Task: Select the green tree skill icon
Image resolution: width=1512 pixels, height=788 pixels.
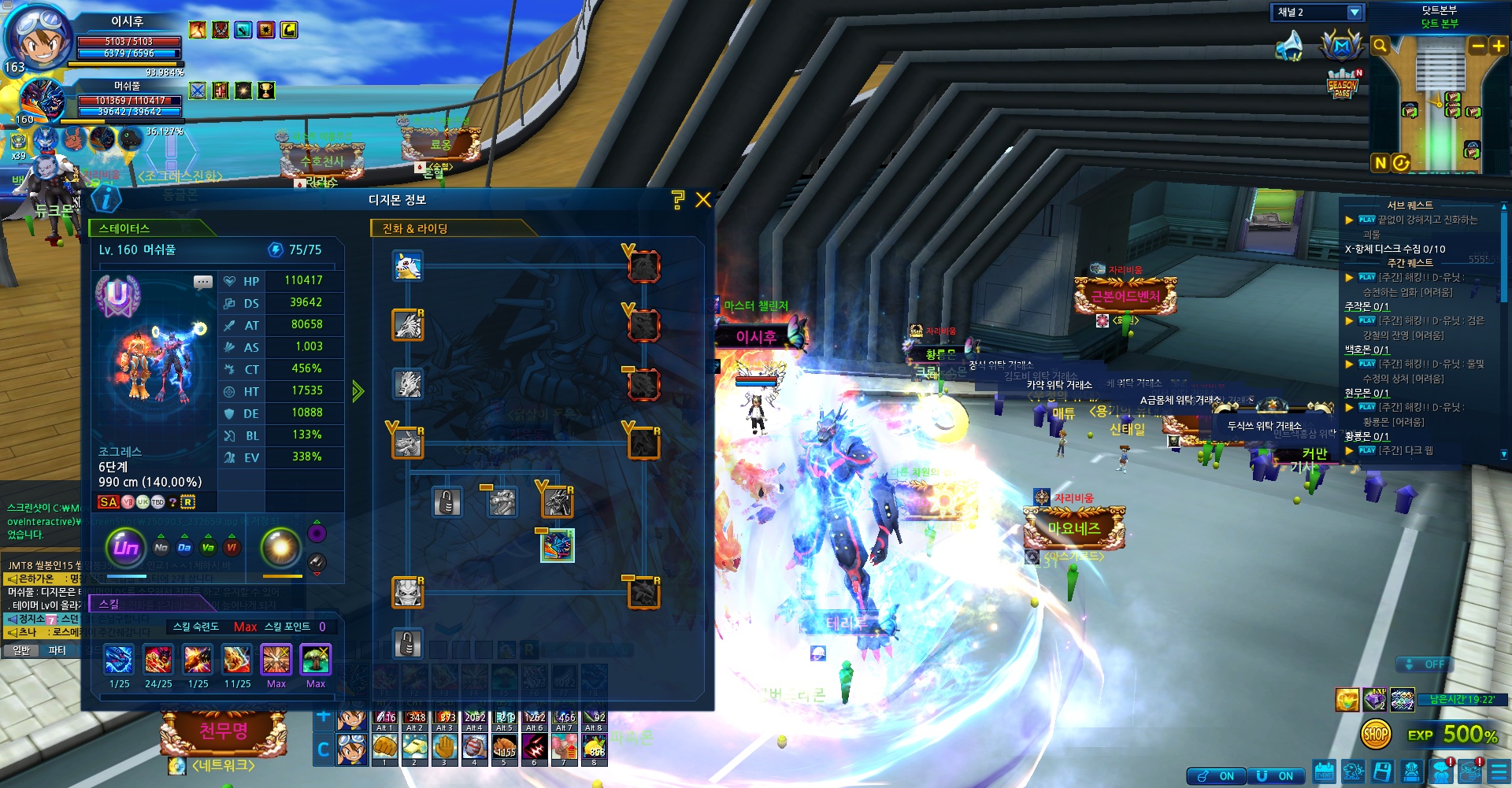Action: 316,660
